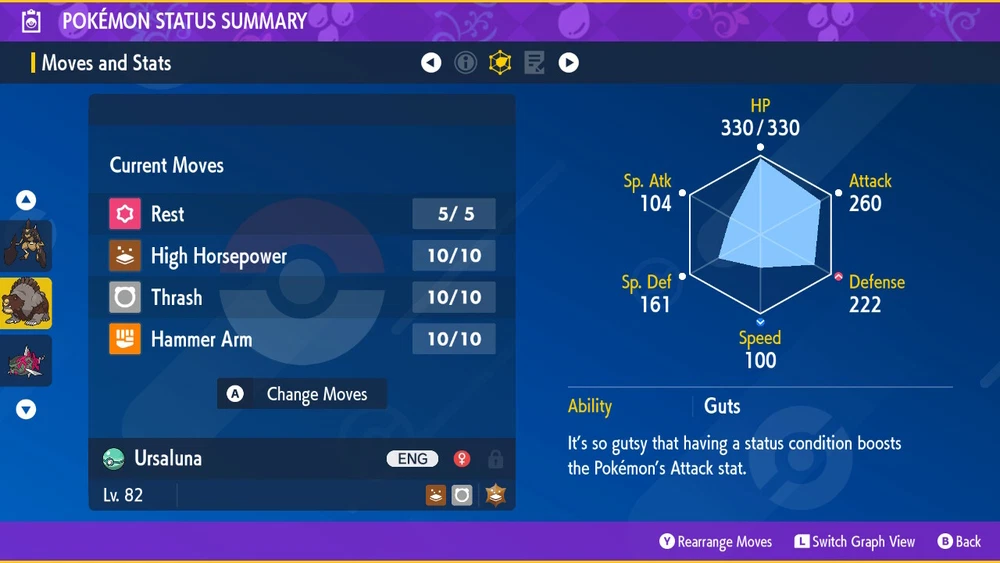Advance to the next summary page arrow

[568, 63]
